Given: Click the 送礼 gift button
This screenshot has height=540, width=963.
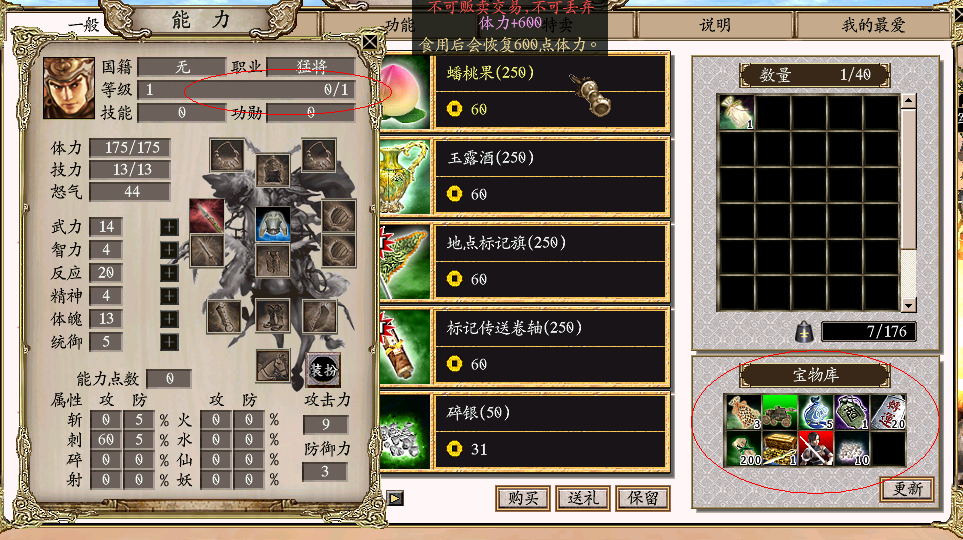Looking at the screenshot, I should [x=583, y=498].
